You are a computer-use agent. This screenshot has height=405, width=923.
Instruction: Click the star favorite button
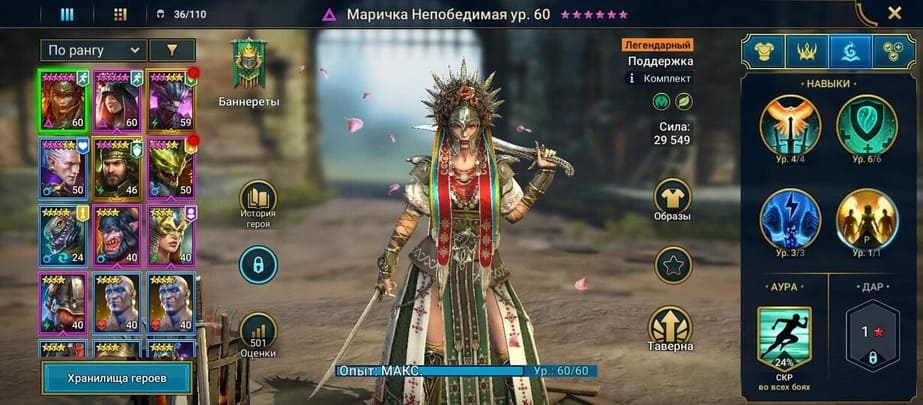click(672, 265)
